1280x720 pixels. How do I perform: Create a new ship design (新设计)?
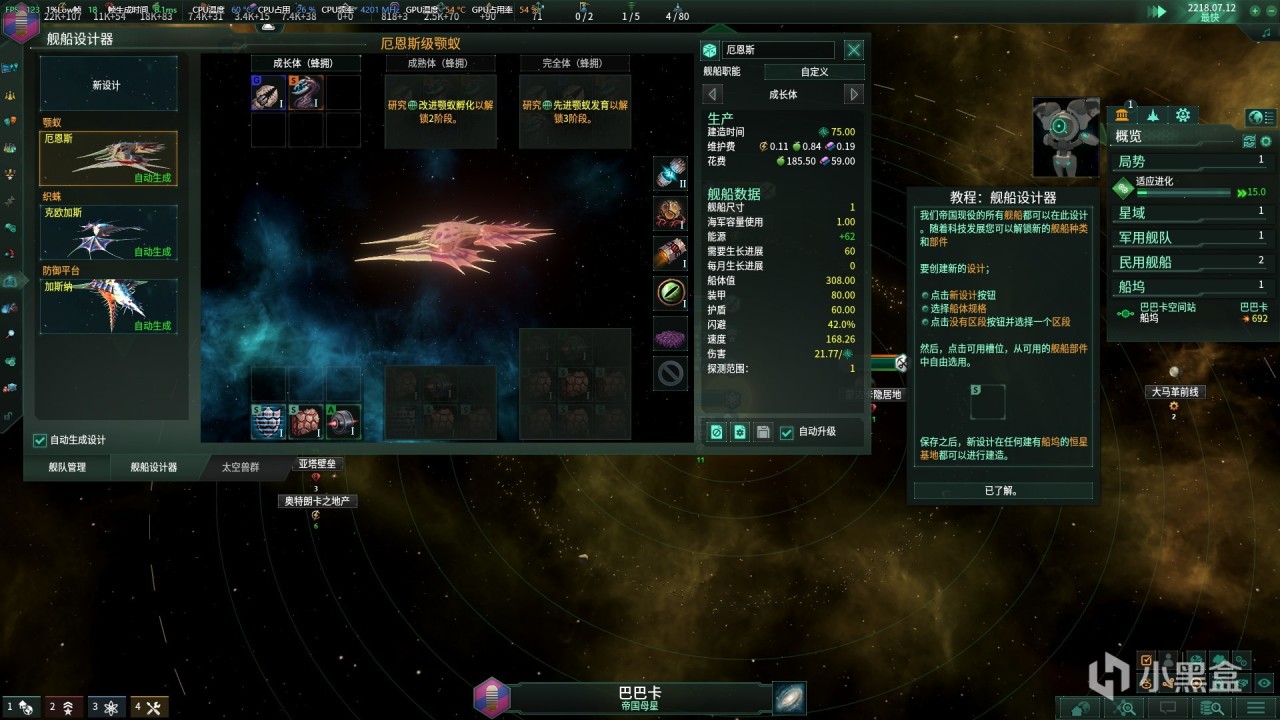(108, 85)
